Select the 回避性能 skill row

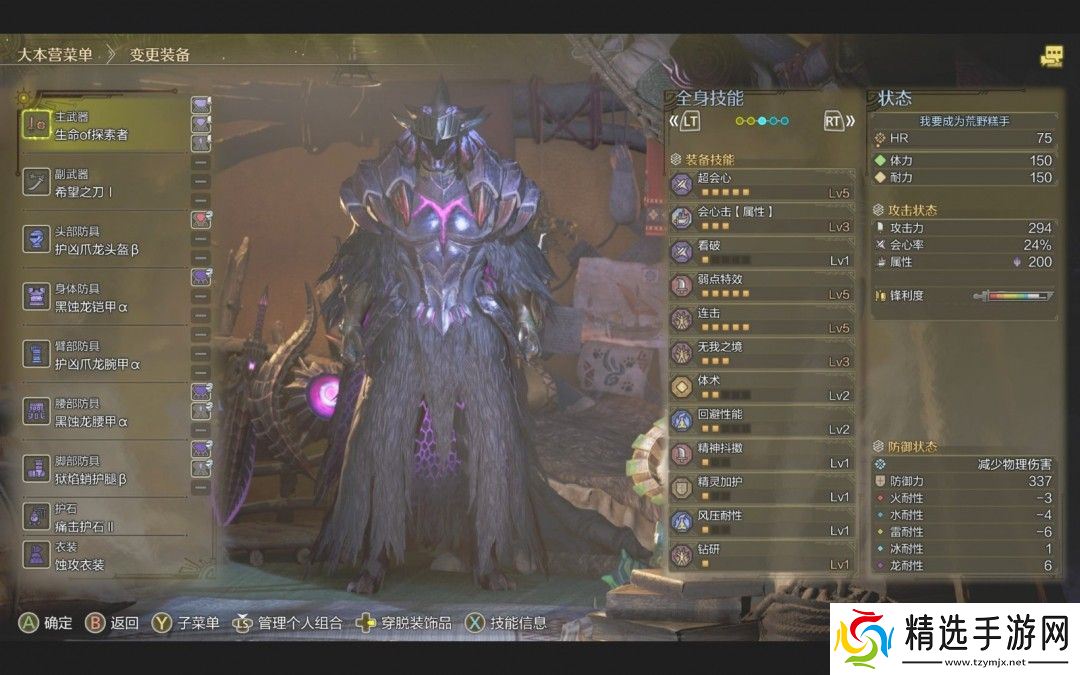[x=762, y=421]
